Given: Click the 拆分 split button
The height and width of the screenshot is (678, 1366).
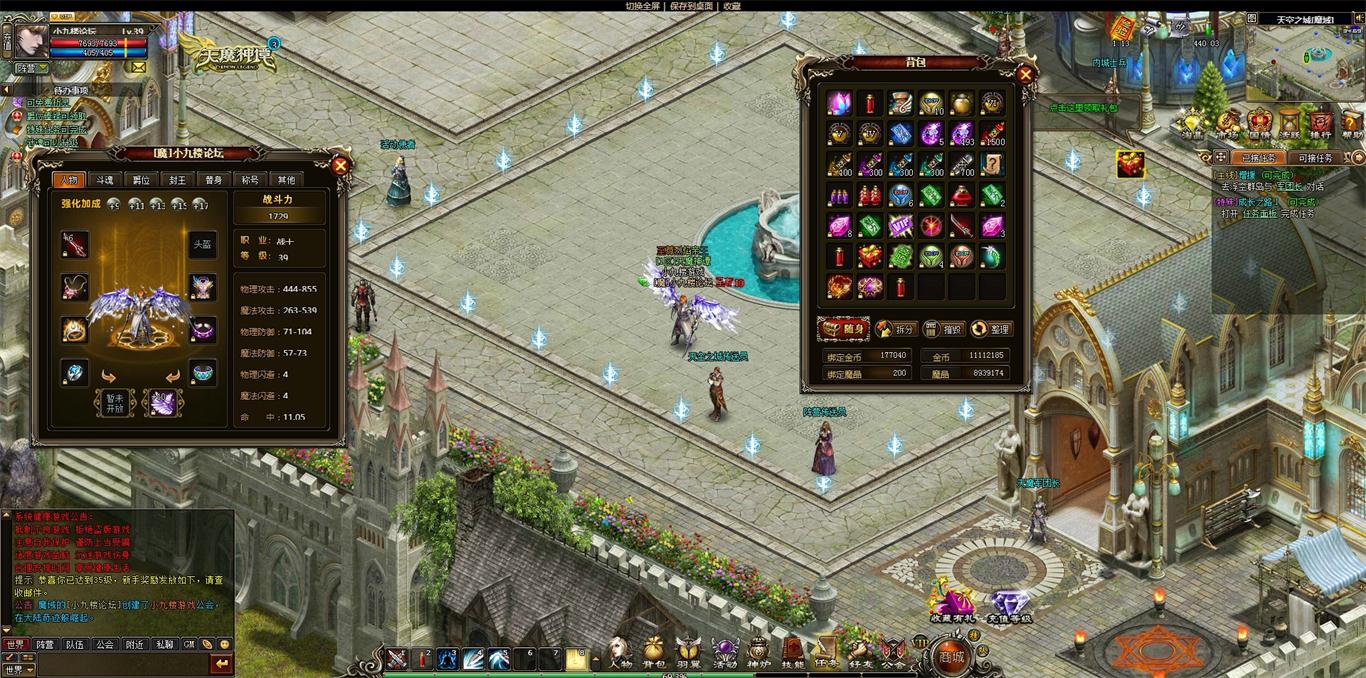Looking at the screenshot, I should click(x=895, y=329).
